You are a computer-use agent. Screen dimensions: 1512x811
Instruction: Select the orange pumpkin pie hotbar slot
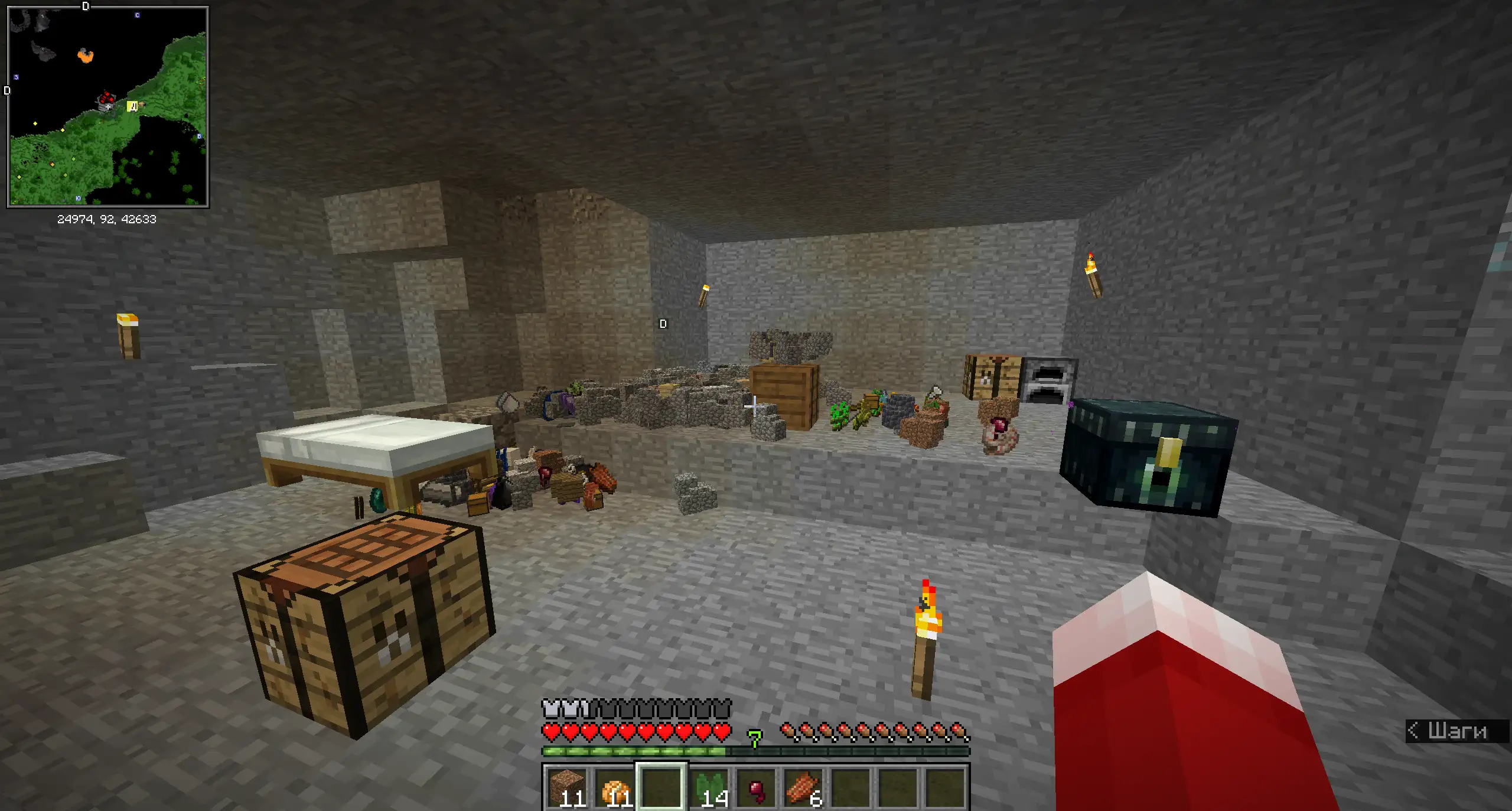(614, 787)
